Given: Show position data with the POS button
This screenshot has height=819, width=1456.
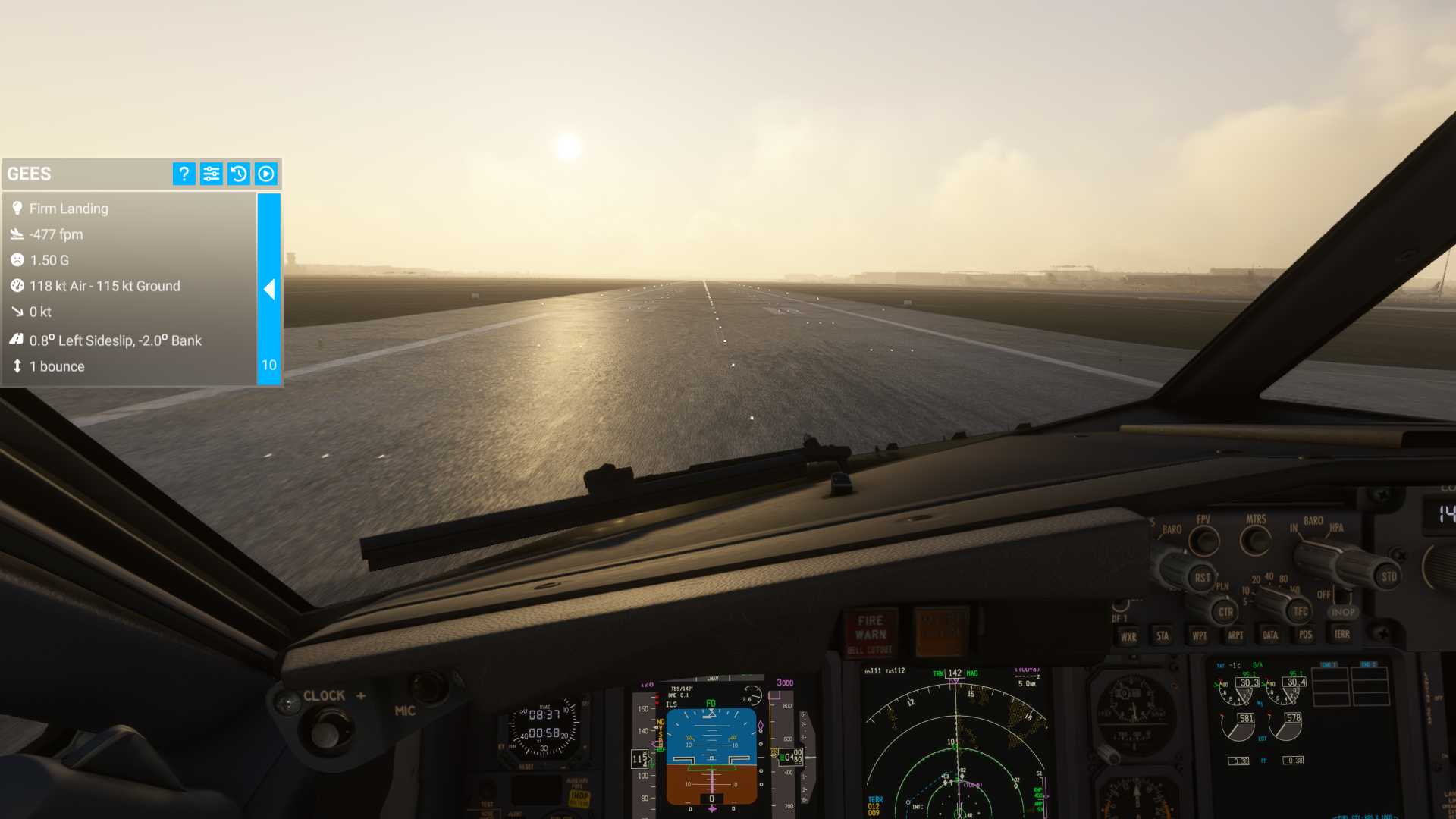Looking at the screenshot, I should click(x=1304, y=635).
